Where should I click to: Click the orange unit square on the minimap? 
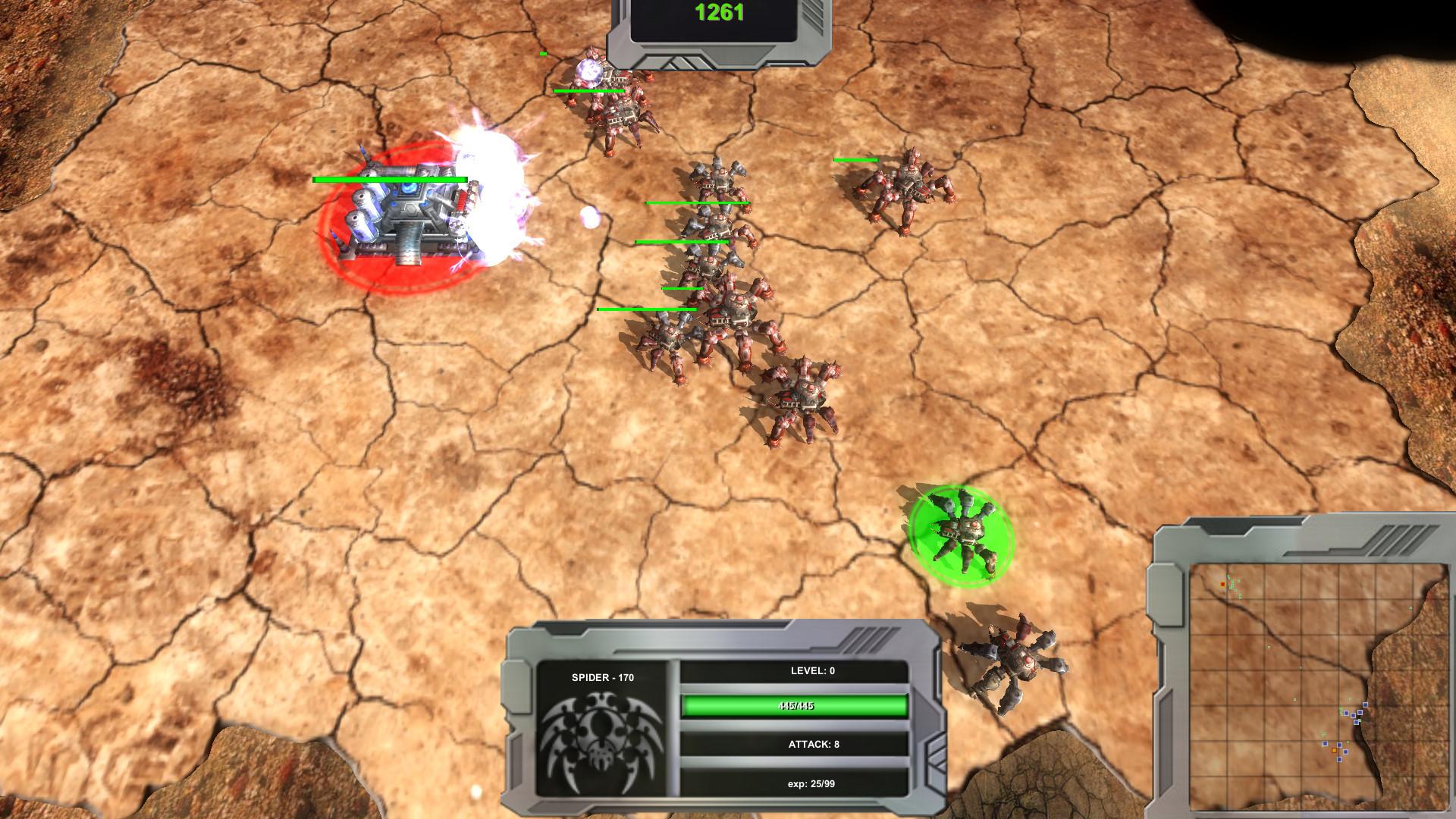1334,749
